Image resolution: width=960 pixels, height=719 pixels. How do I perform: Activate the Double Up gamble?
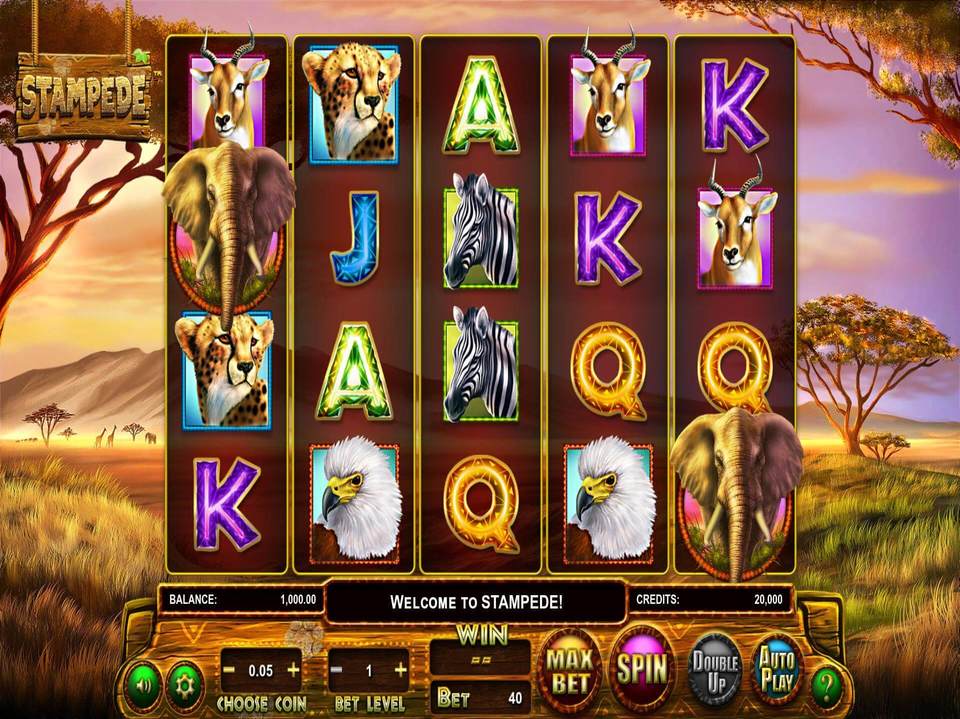(714, 668)
